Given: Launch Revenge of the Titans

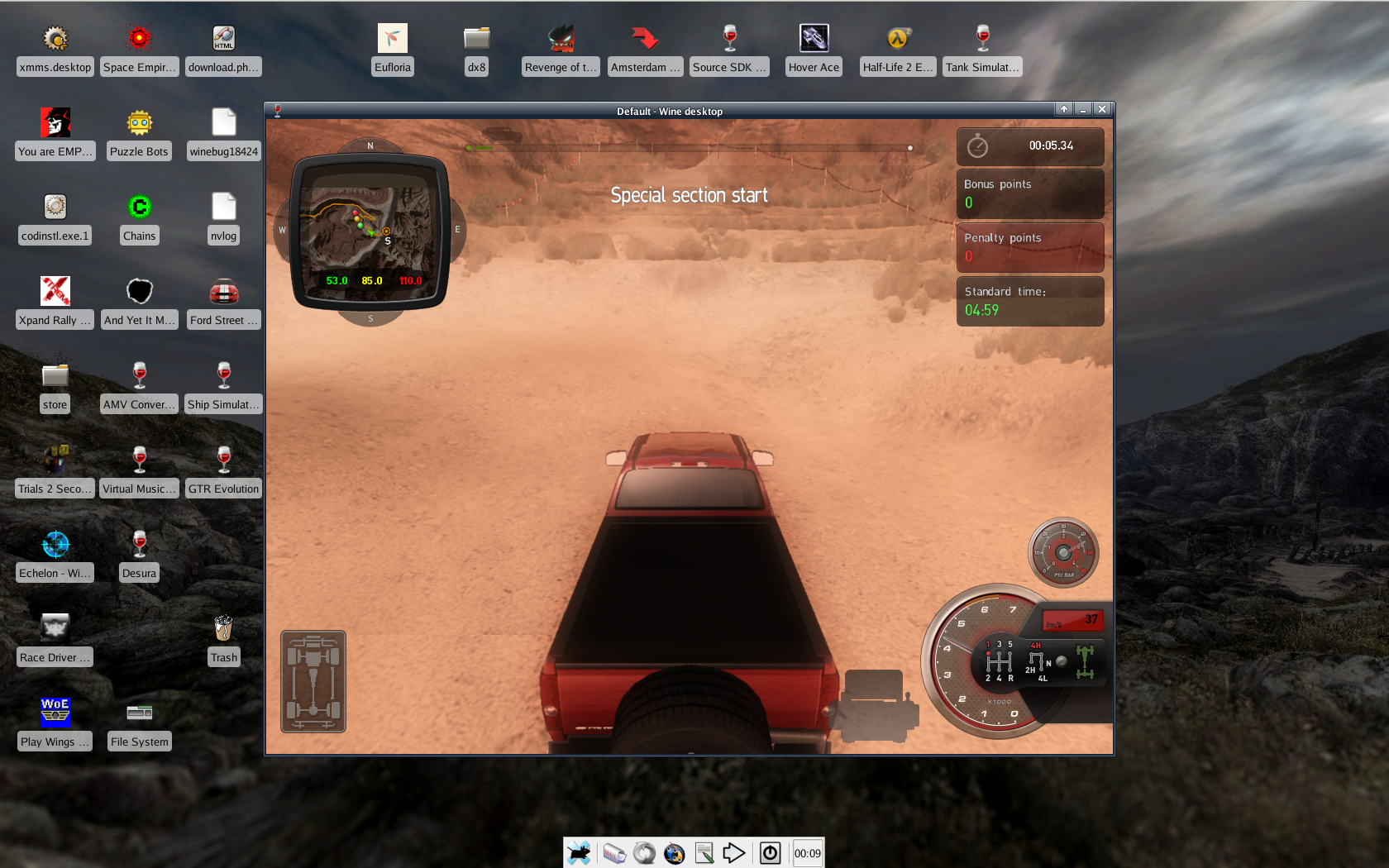Looking at the screenshot, I should click(560, 37).
